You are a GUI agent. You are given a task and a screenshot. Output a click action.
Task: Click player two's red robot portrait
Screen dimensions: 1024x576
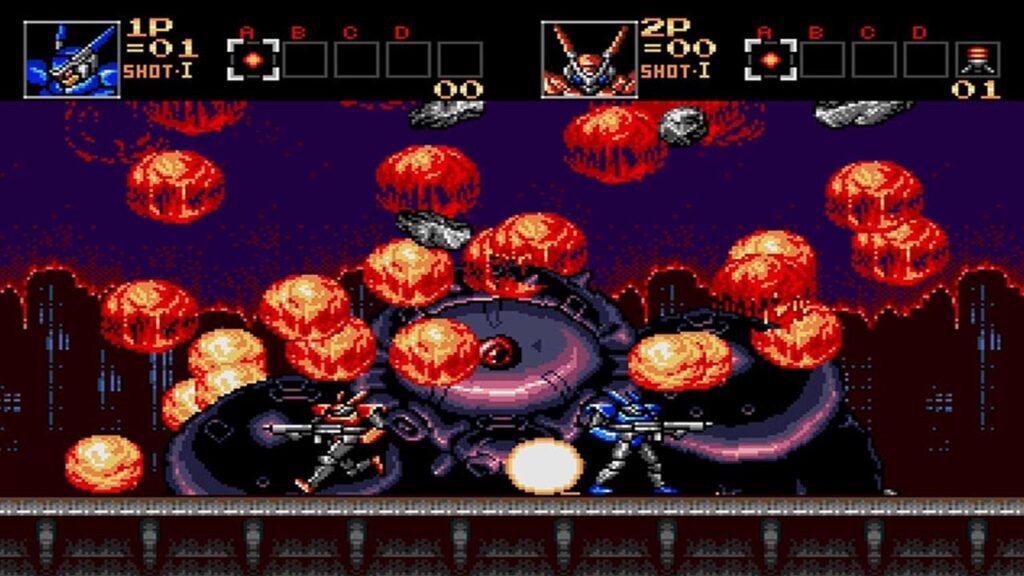[588, 59]
